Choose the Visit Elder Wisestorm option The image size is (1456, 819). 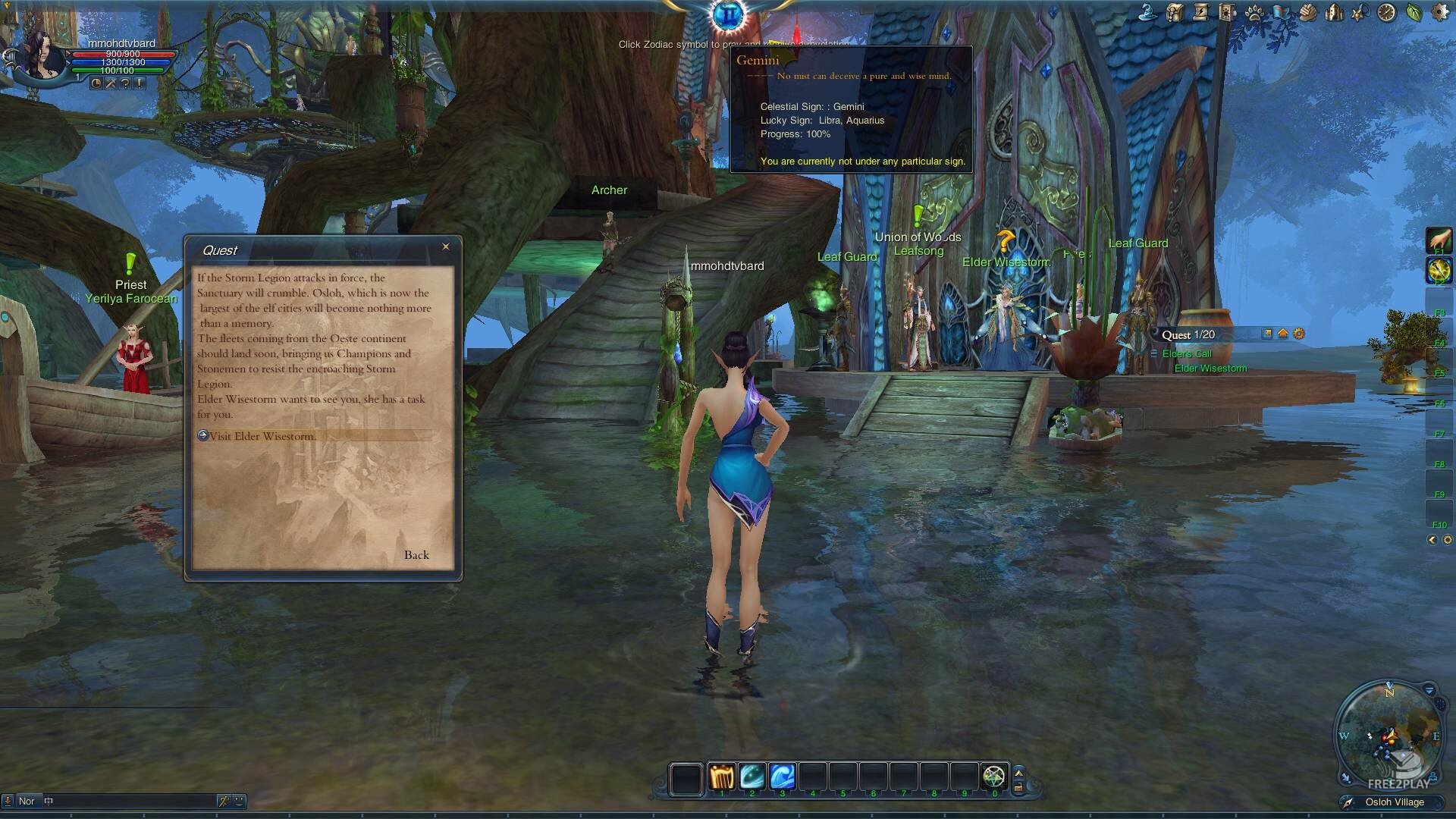[x=262, y=436]
